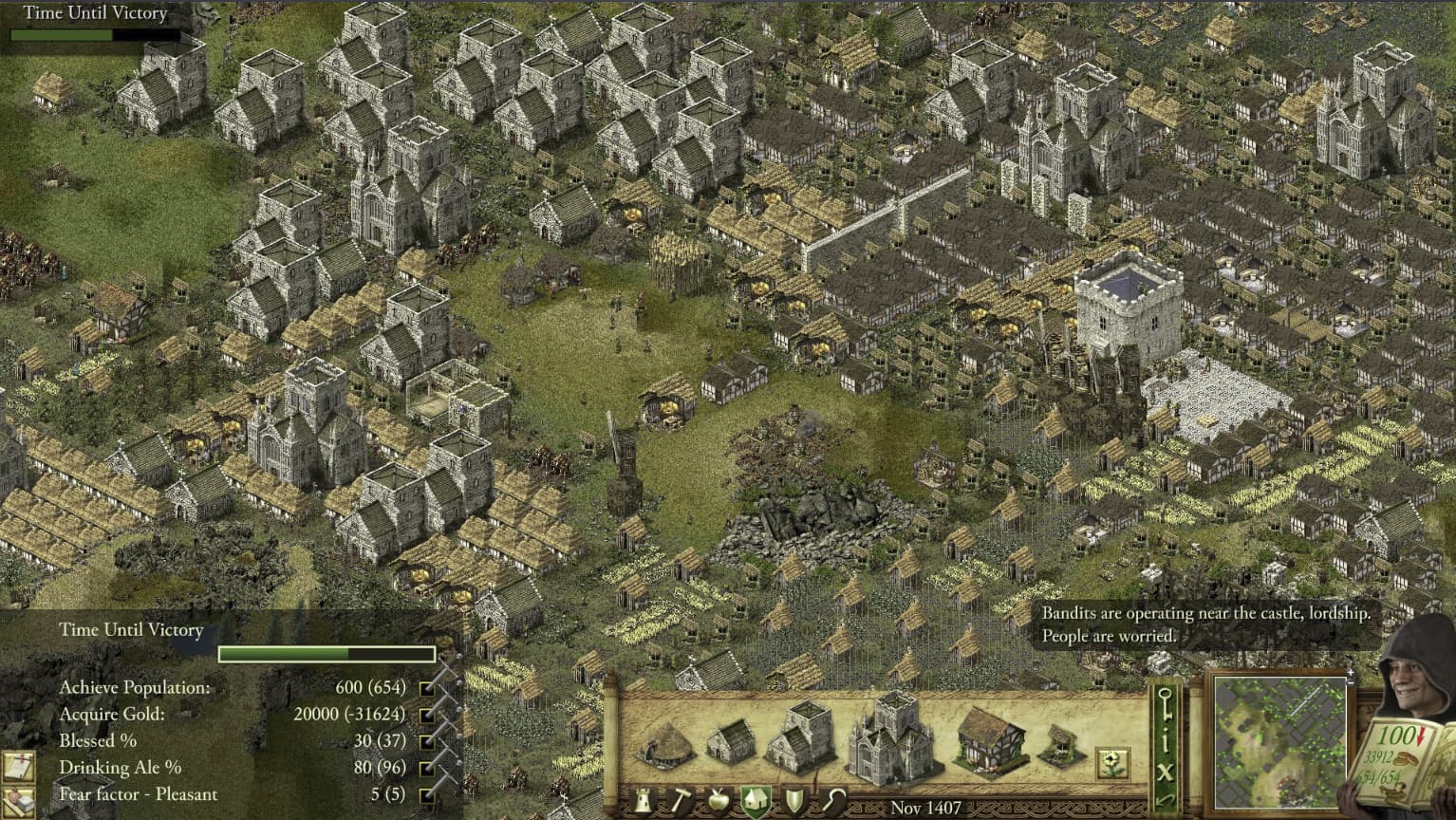The height and width of the screenshot is (820, 1456).
Task: Switch to the sickle farm category
Action: (x=832, y=803)
